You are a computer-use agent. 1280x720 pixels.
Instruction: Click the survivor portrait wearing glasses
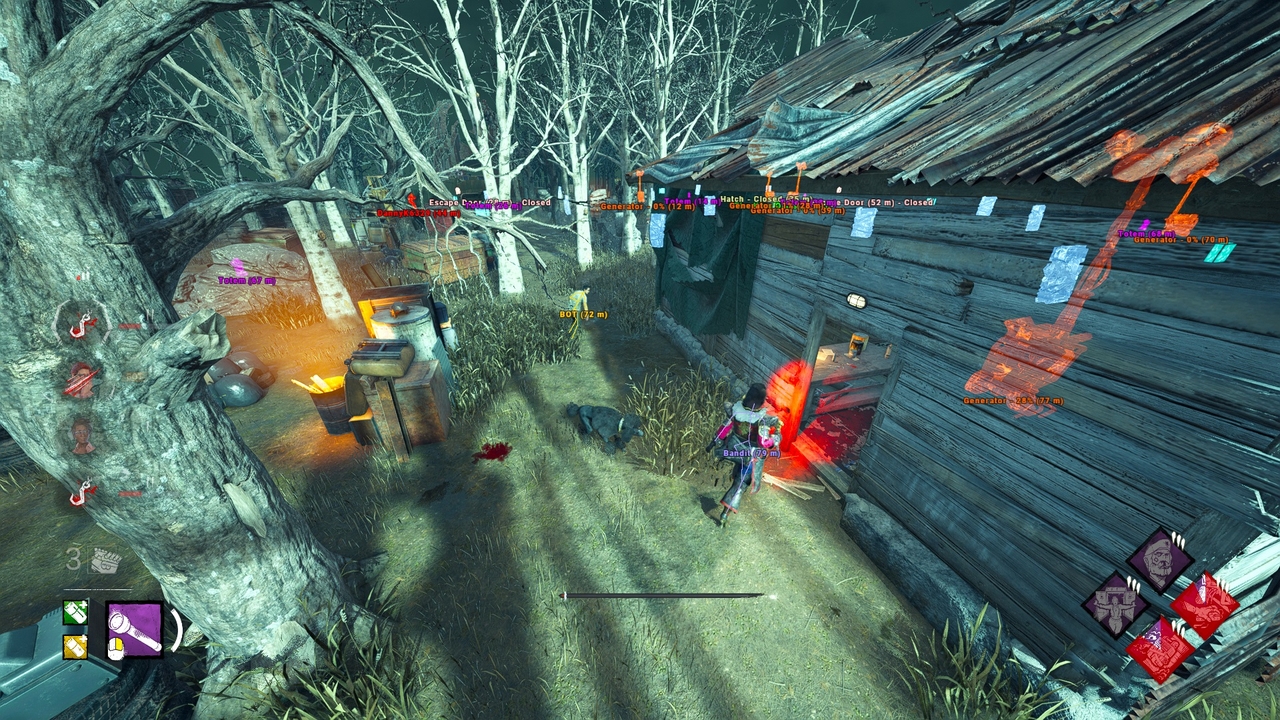click(x=80, y=434)
